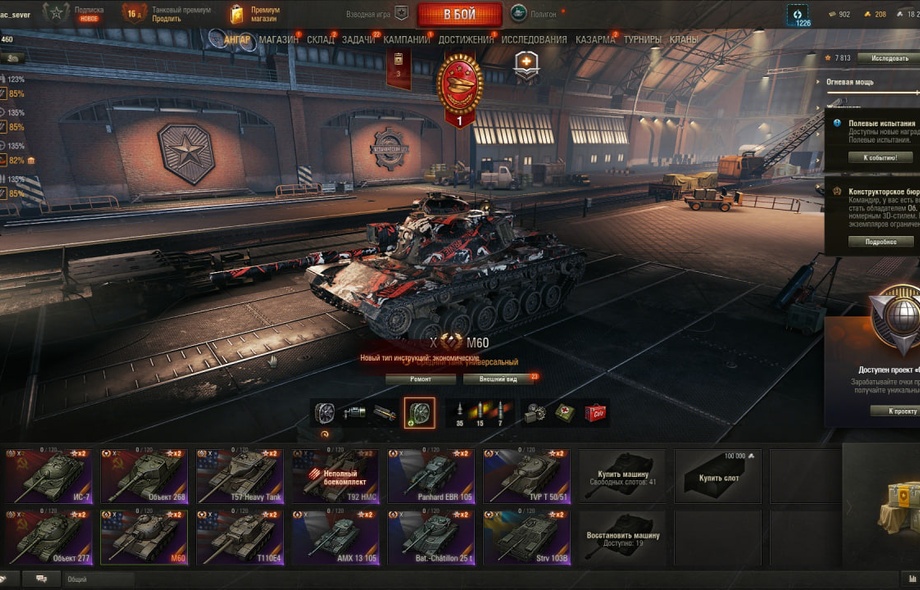Viewport: 920px width, 590px height.
Task: Open the ИССЛЕДОВАНИЯ research tab
Action: click(x=533, y=40)
